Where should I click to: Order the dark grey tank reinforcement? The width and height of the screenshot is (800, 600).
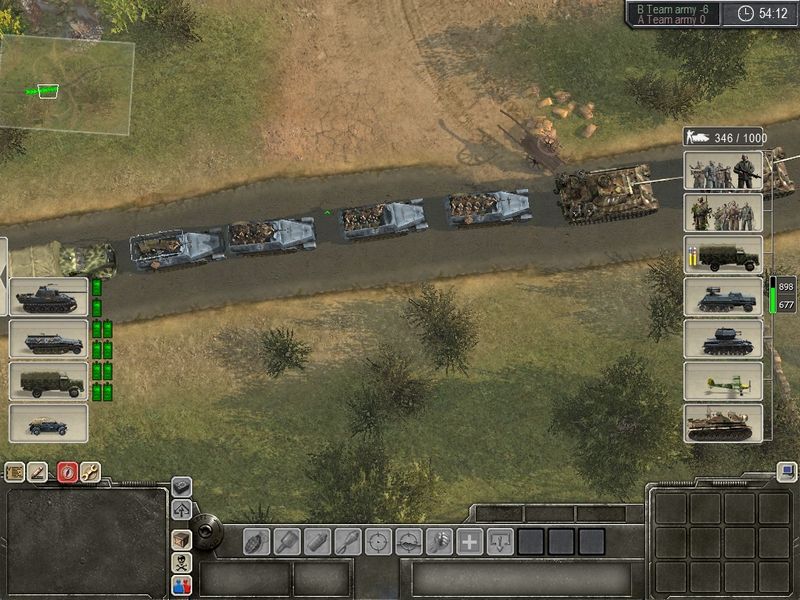[x=723, y=339]
